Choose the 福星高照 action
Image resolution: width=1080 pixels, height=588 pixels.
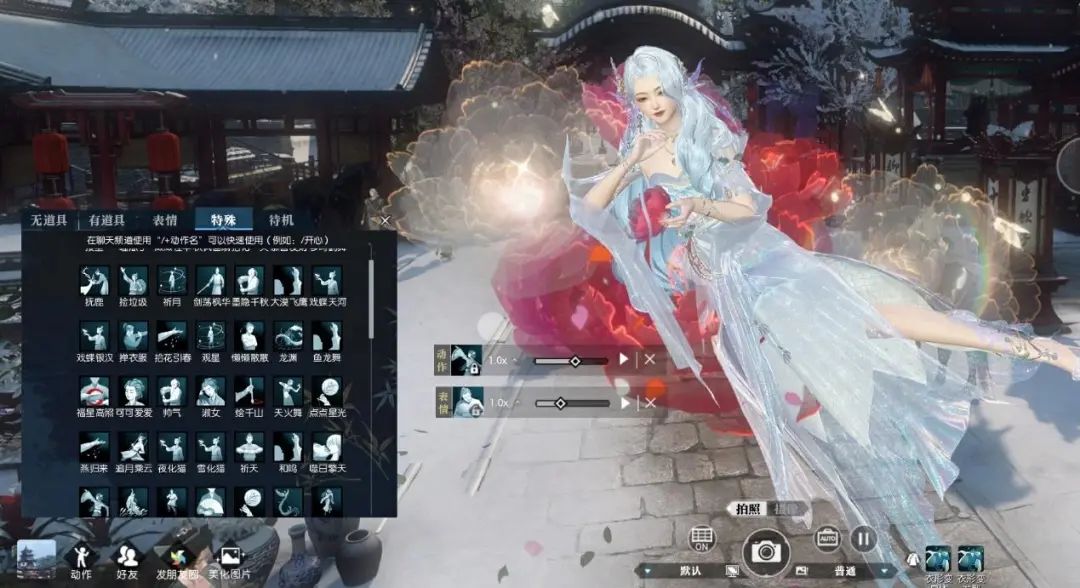pyautogui.click(x=94, y=391)
